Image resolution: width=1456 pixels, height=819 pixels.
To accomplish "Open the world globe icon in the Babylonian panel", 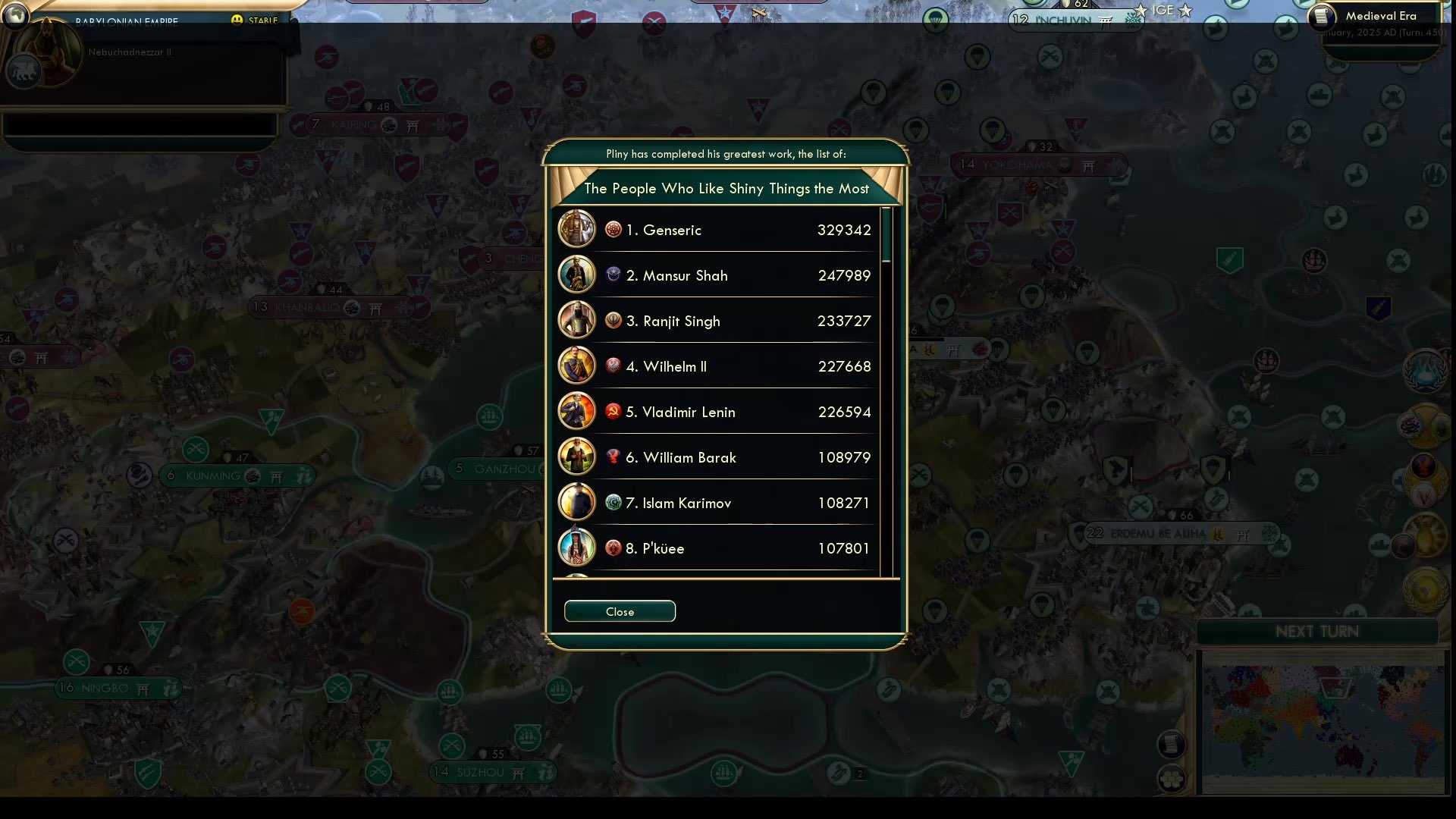I will pyautogui.click(x=15, y=17).
